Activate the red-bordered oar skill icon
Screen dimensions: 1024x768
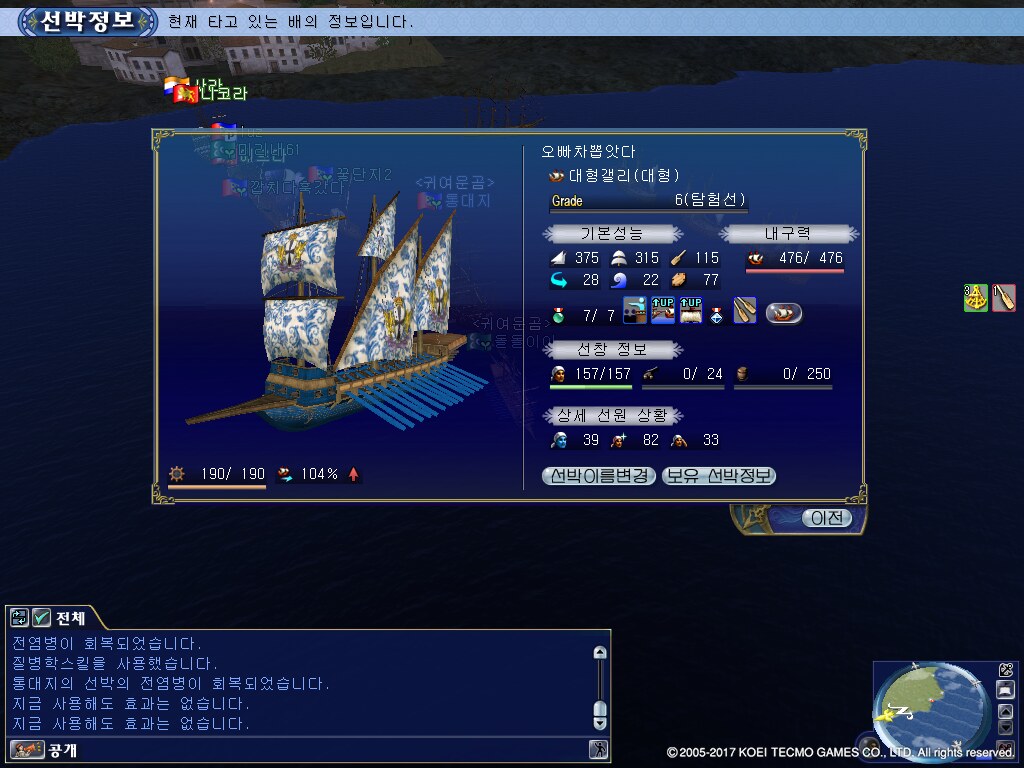coord(1004,297)
